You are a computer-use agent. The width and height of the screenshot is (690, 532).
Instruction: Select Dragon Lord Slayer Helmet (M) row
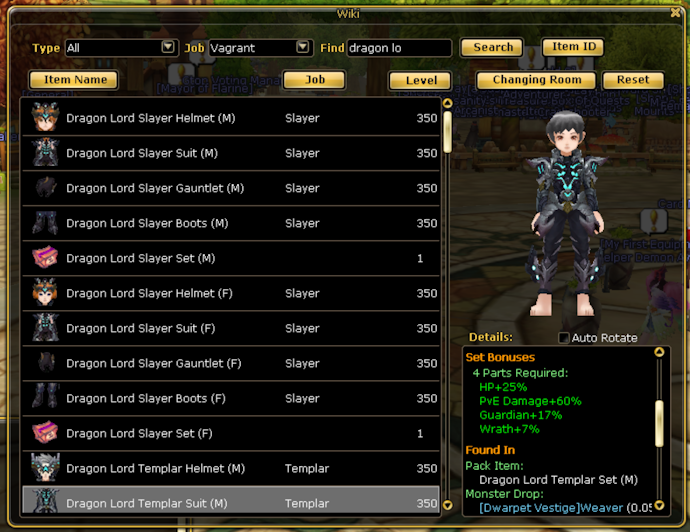230,118
